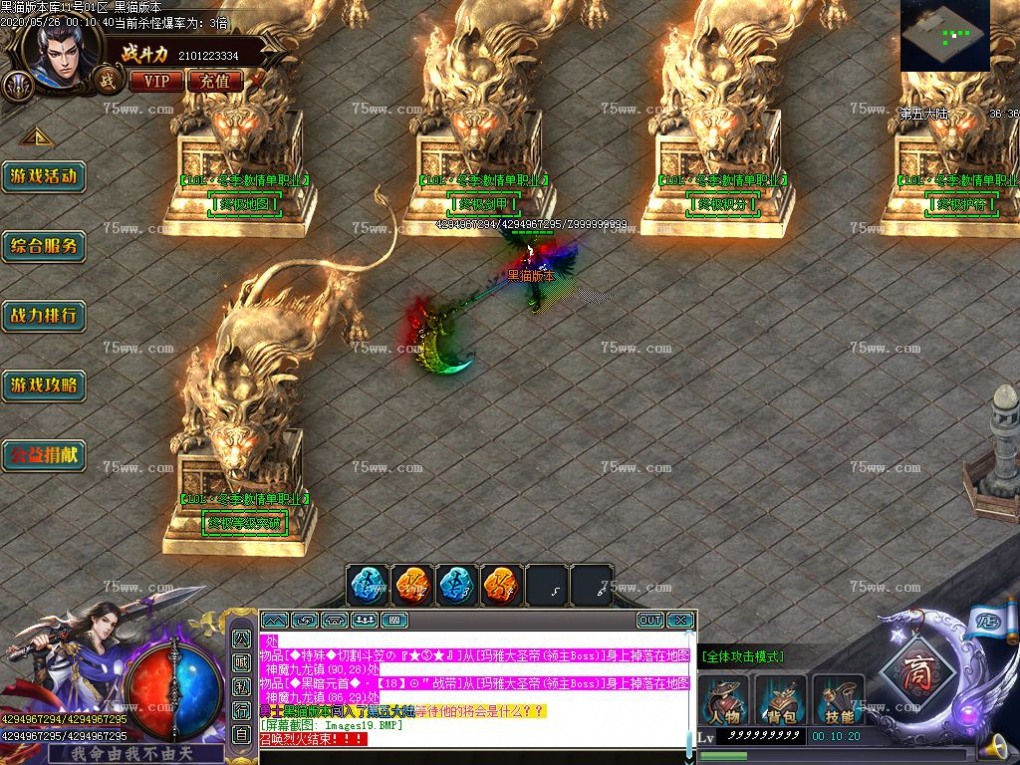Switch to 私 private chat channel
Screen dimensions: 1020x765
(241, 686)
